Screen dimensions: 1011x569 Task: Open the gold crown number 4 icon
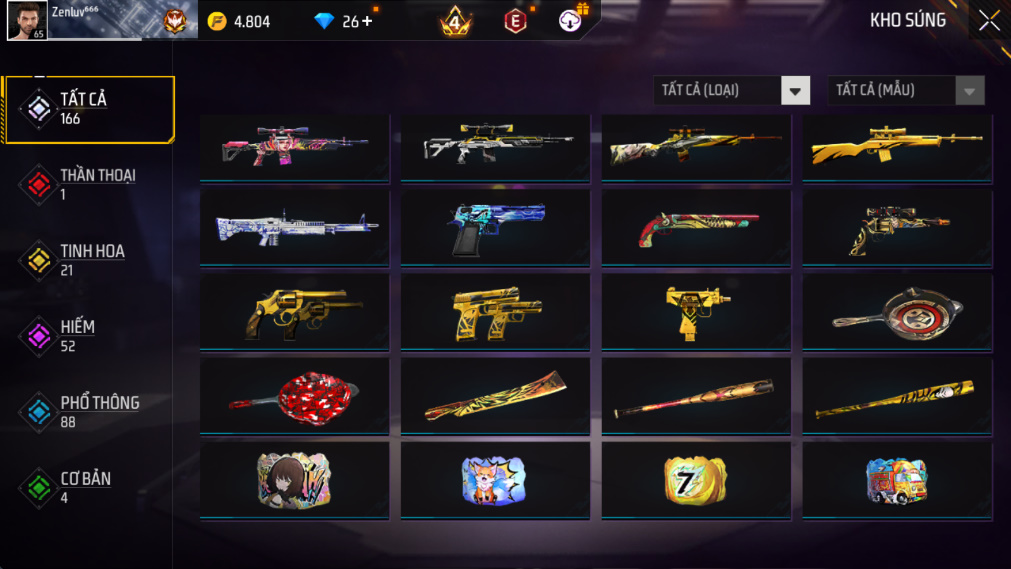coord(456,21)
